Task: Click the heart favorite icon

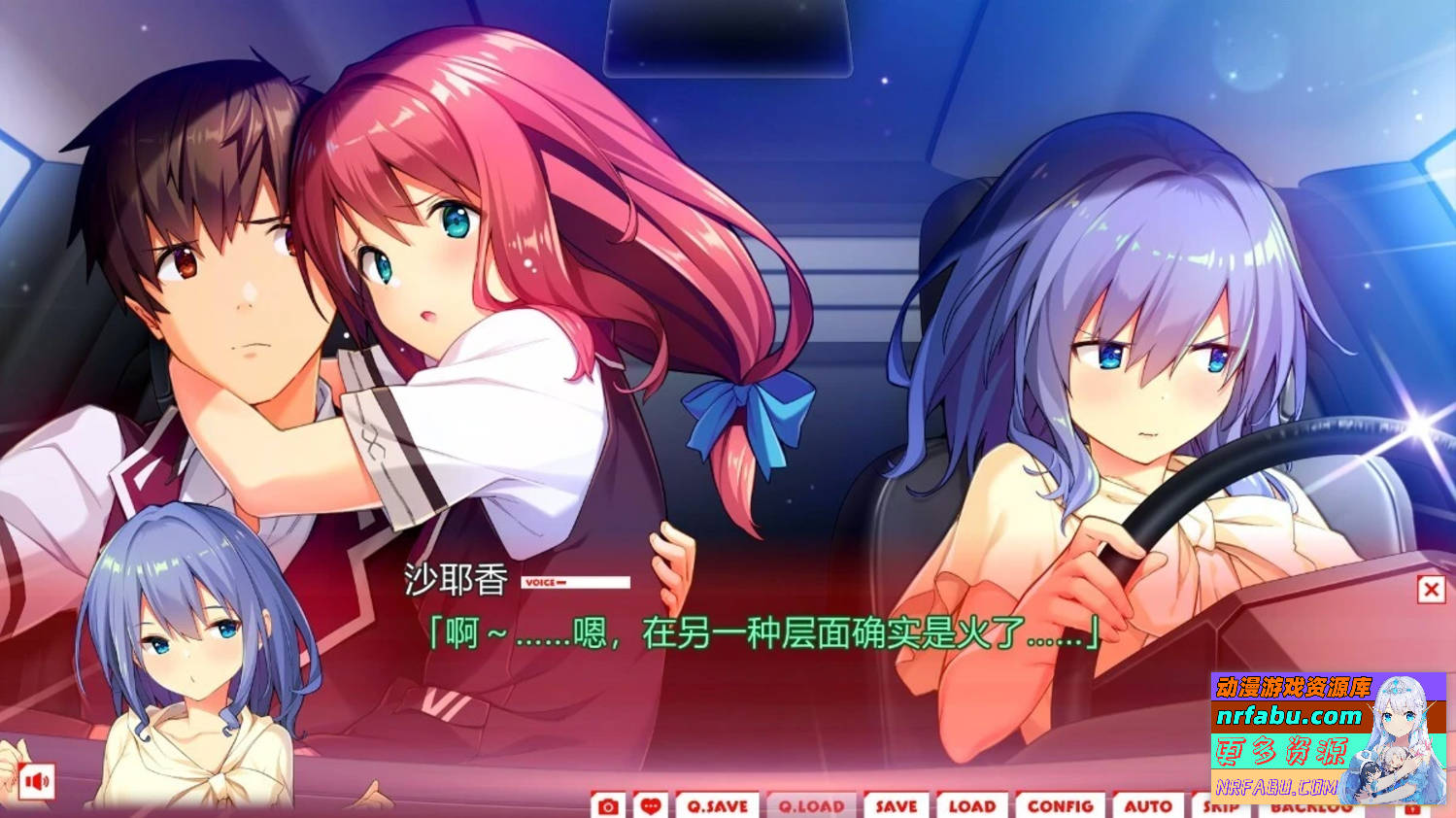Action: [652, 805]
